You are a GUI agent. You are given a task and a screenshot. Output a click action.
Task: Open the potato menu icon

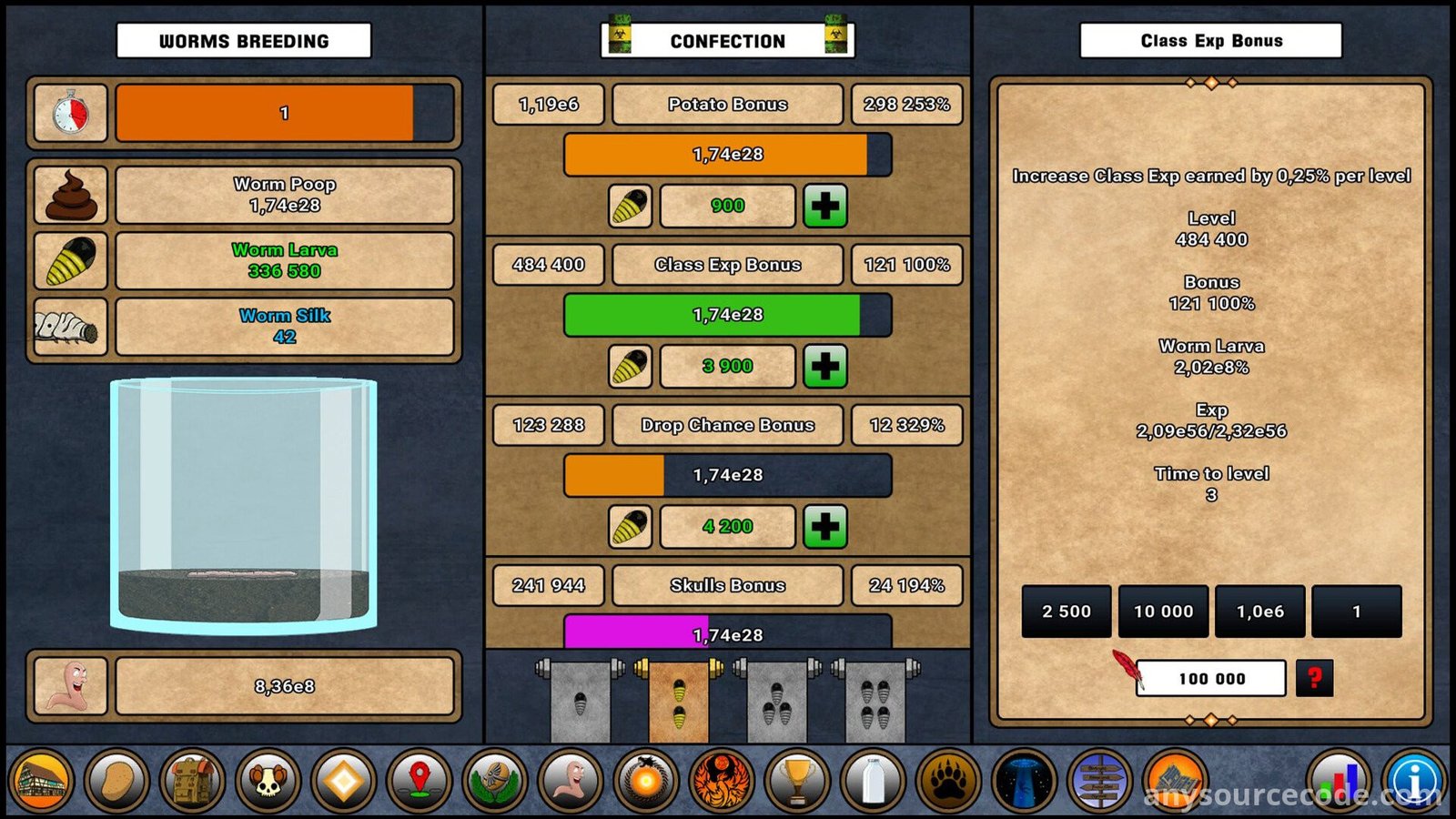[x=116, y=781]
